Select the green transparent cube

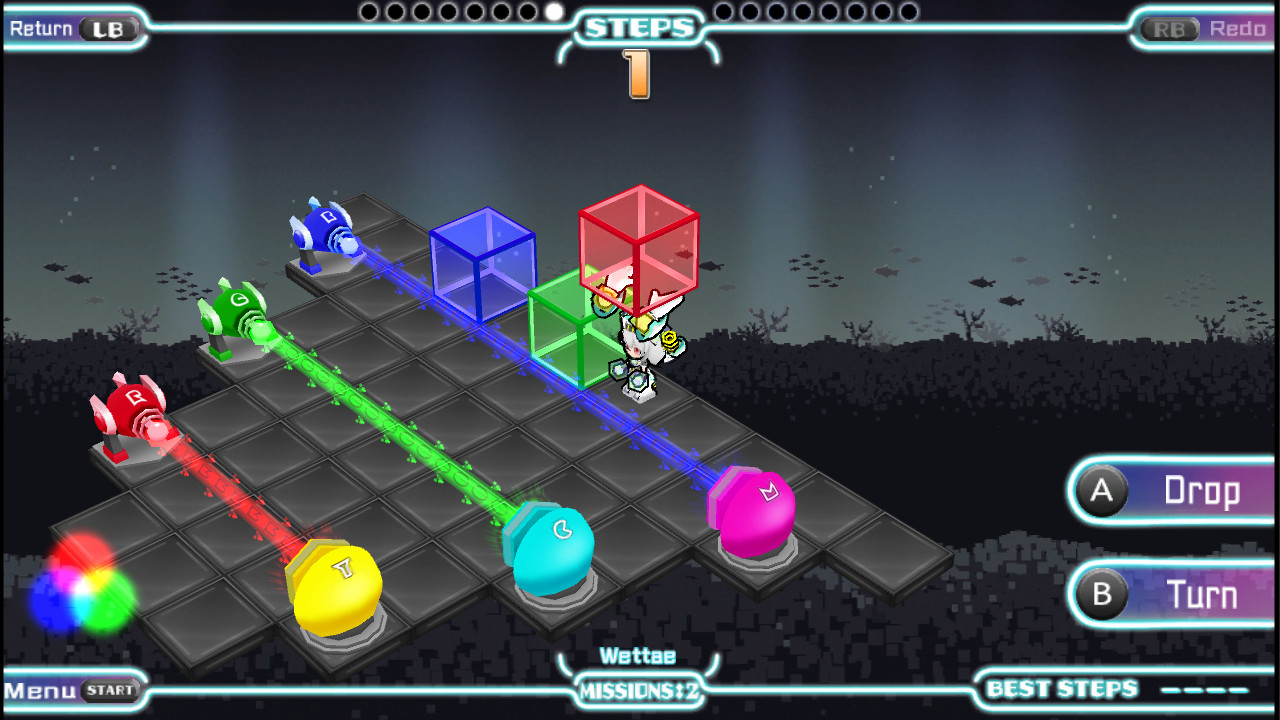pos(570,330)
